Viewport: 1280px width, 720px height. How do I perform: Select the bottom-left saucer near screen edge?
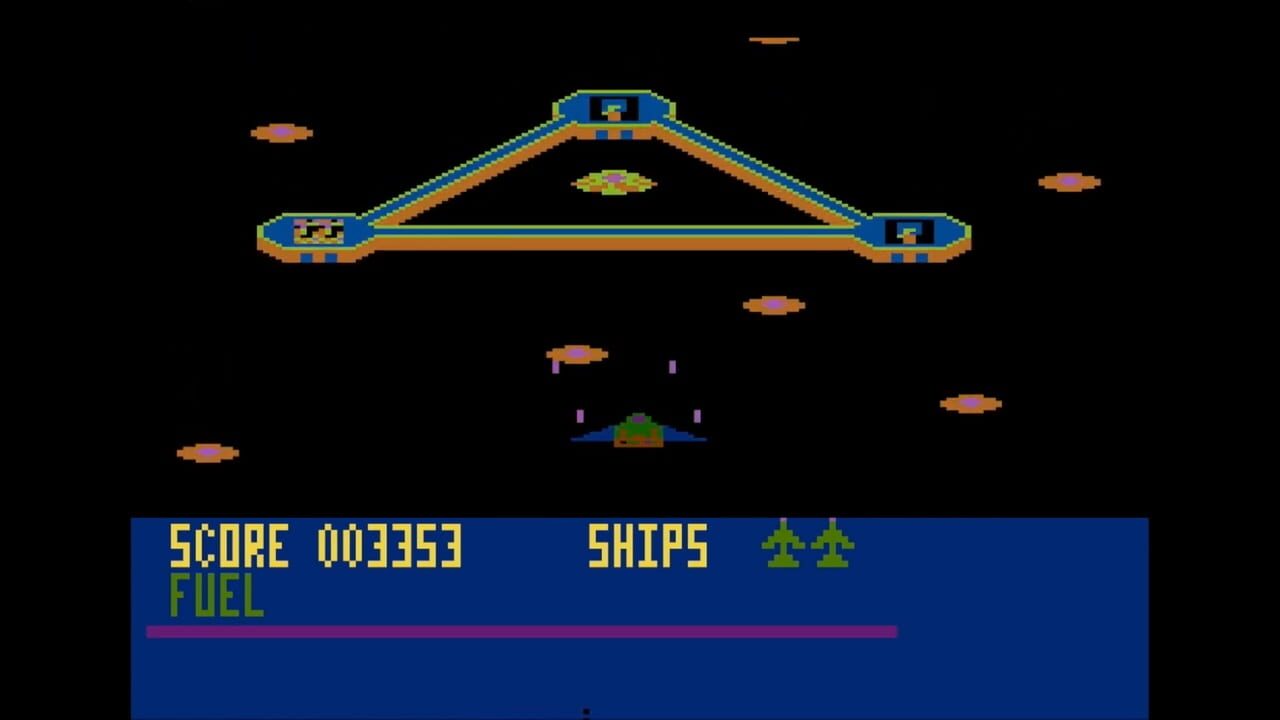(x=206, y=451)
